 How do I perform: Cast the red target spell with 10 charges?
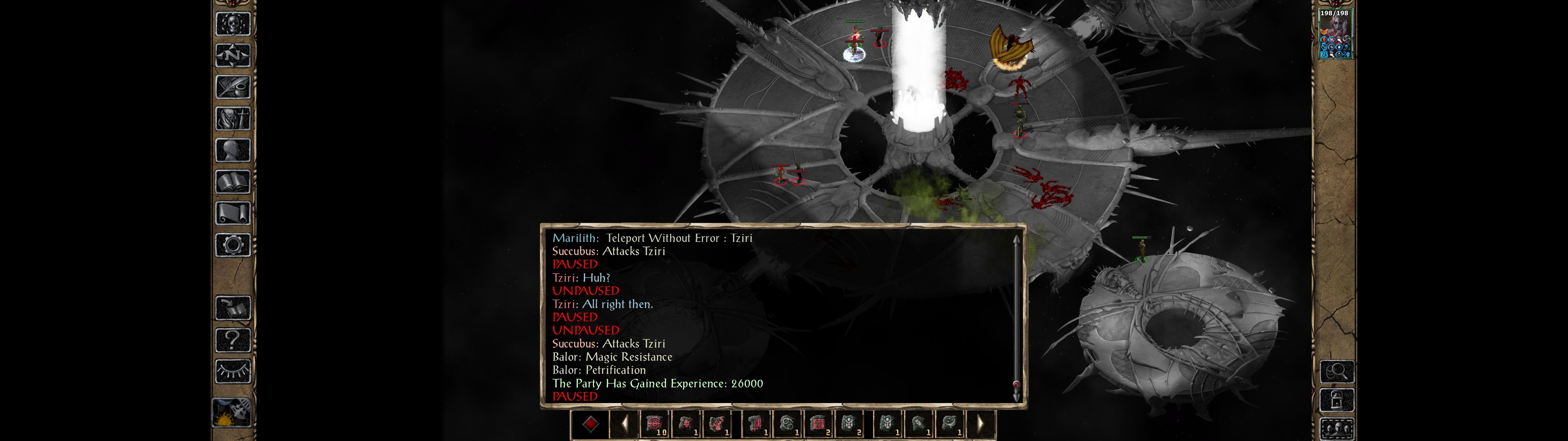tap(655, 424)
